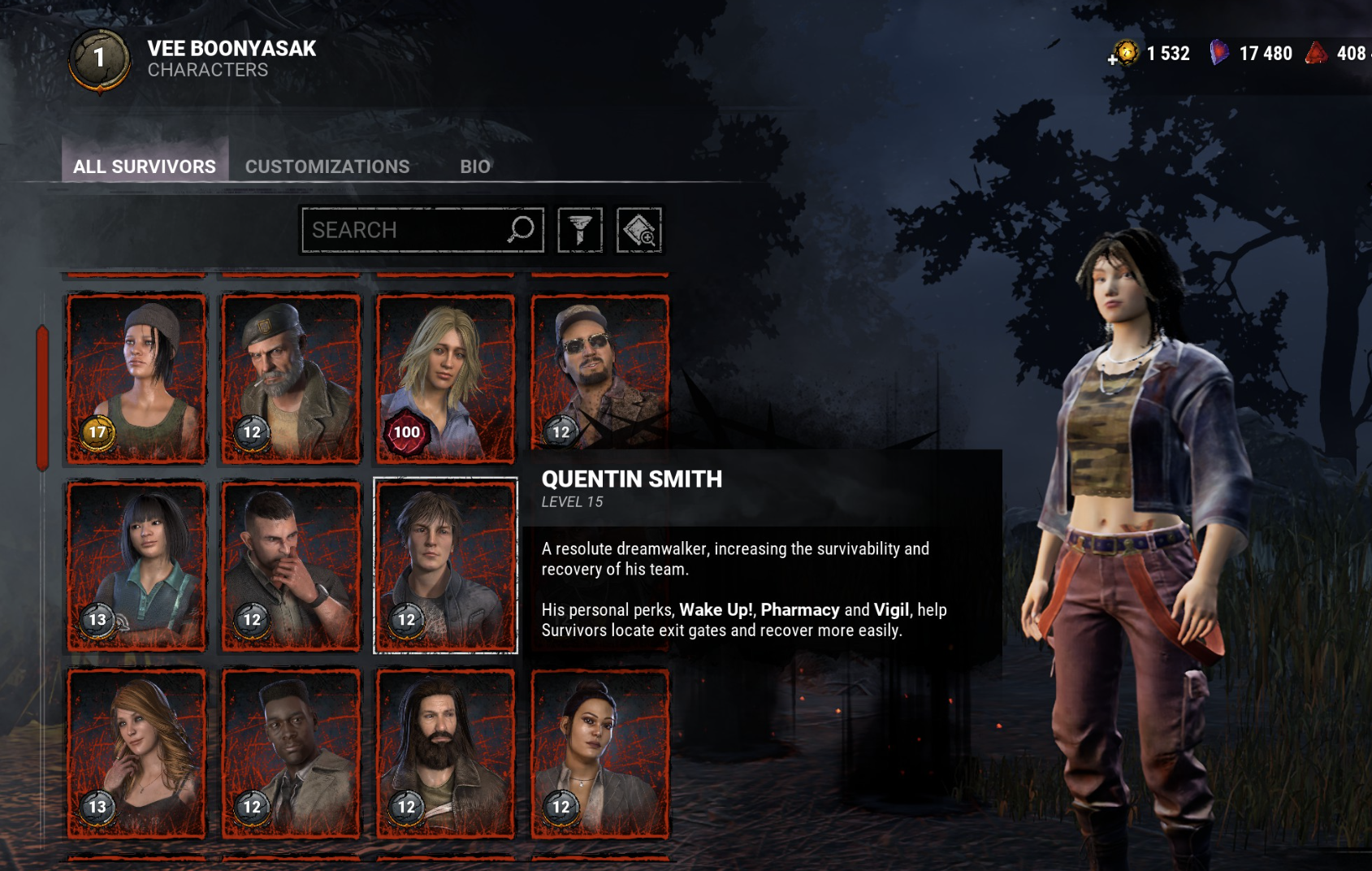This screenshot has width=1372, height=871.
Task: Select the survivor wearing a tie
Action: [291, 753]
